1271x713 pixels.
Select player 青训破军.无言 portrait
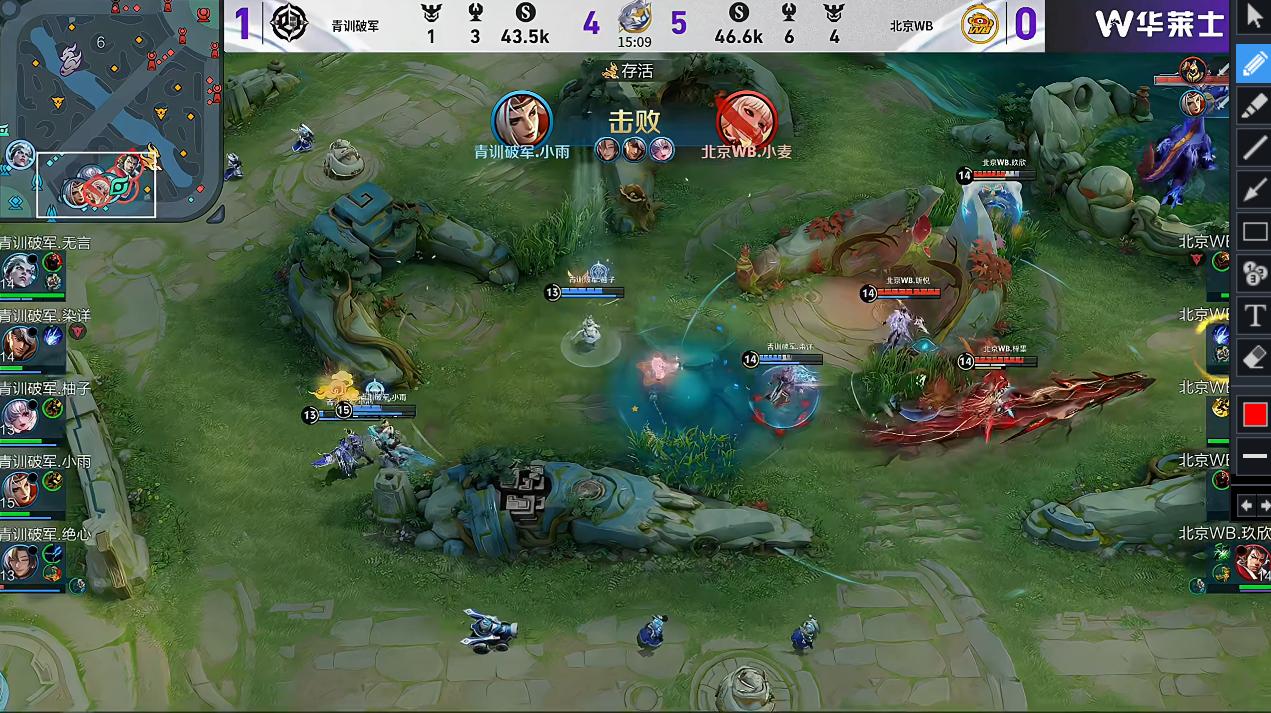18,270
